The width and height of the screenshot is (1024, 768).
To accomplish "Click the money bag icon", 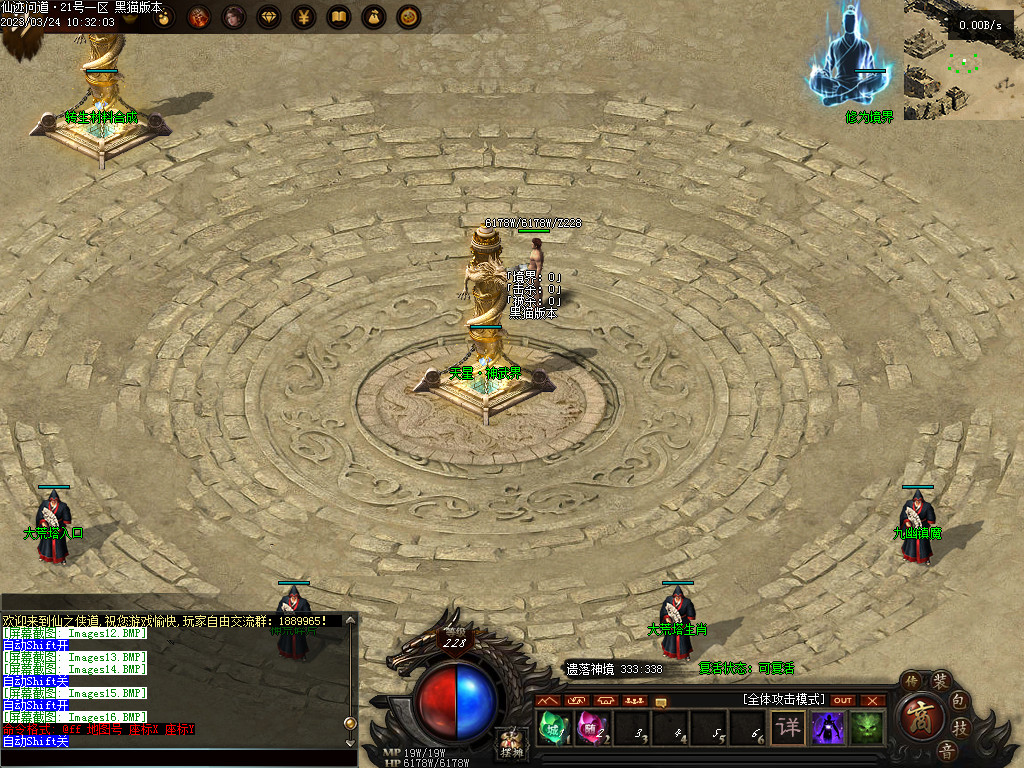I will pyautogui.click(x=374, y=17).
